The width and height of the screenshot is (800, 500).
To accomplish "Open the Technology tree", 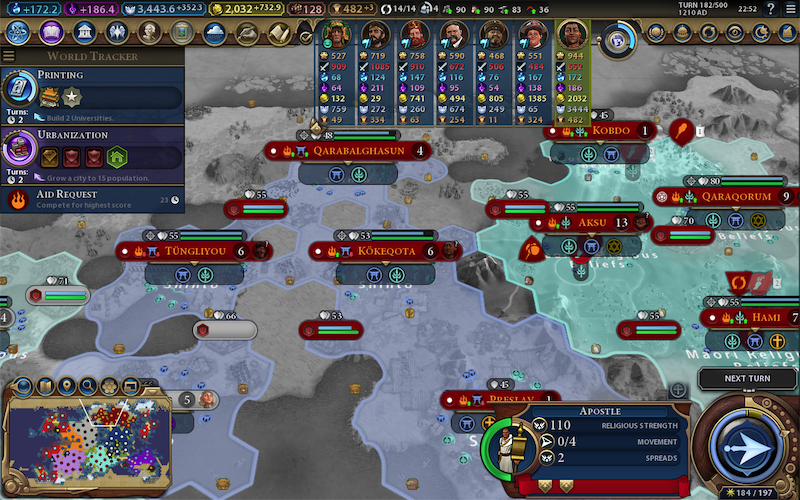I will (x=18, y=32).
